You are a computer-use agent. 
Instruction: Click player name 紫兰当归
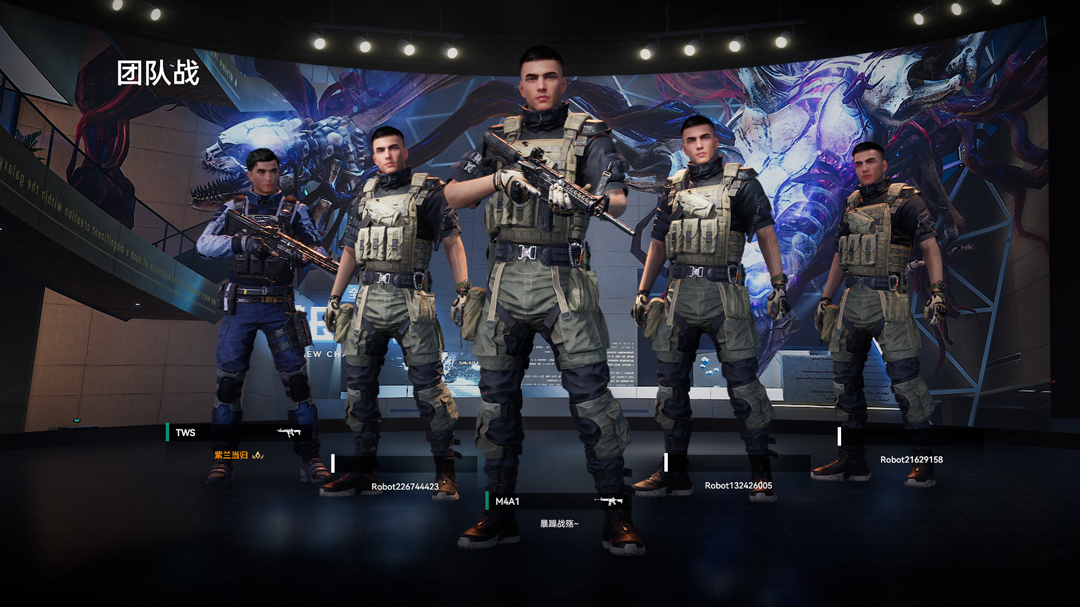pos(231,455)
